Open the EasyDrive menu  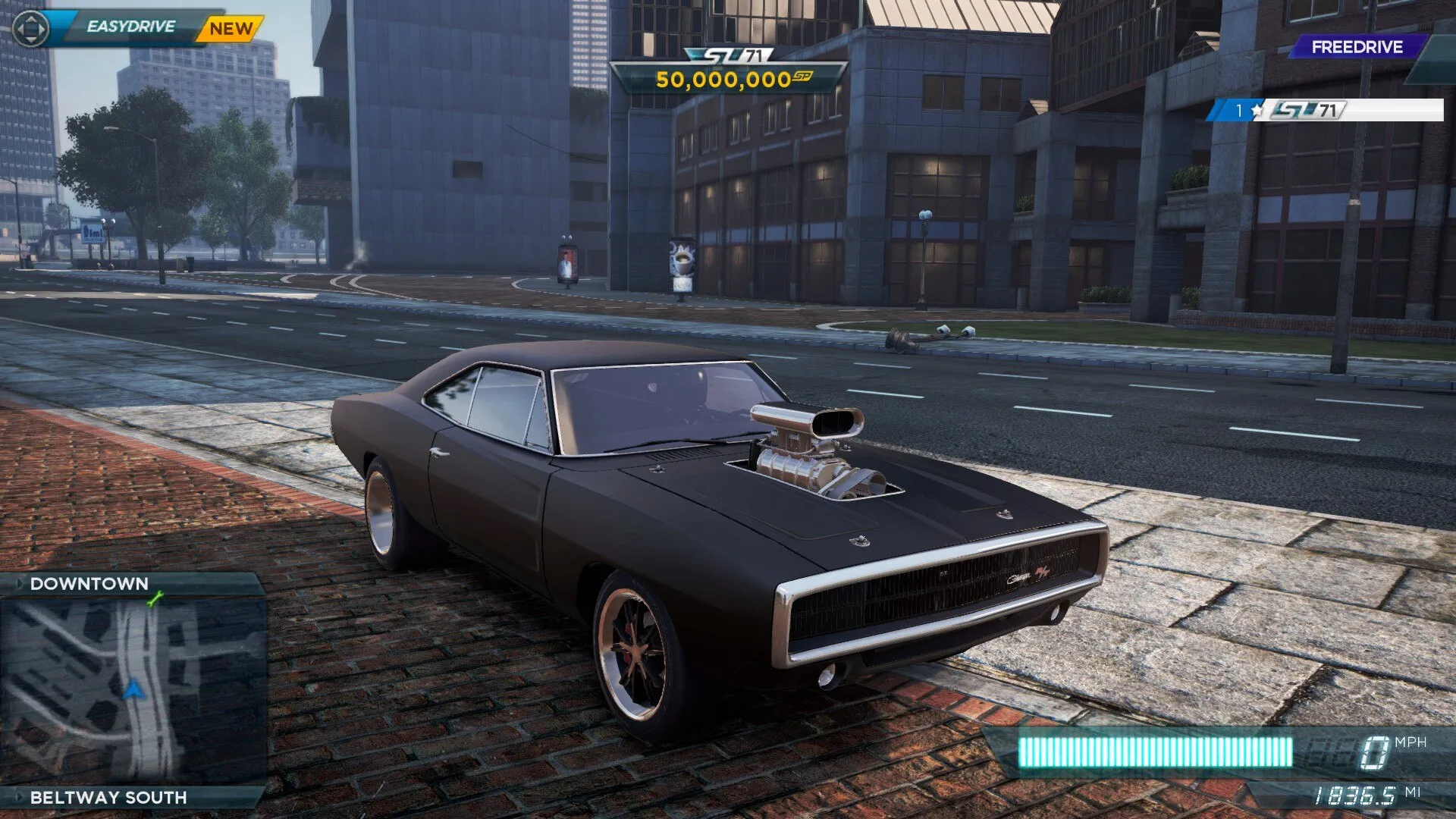pos(130,27)
